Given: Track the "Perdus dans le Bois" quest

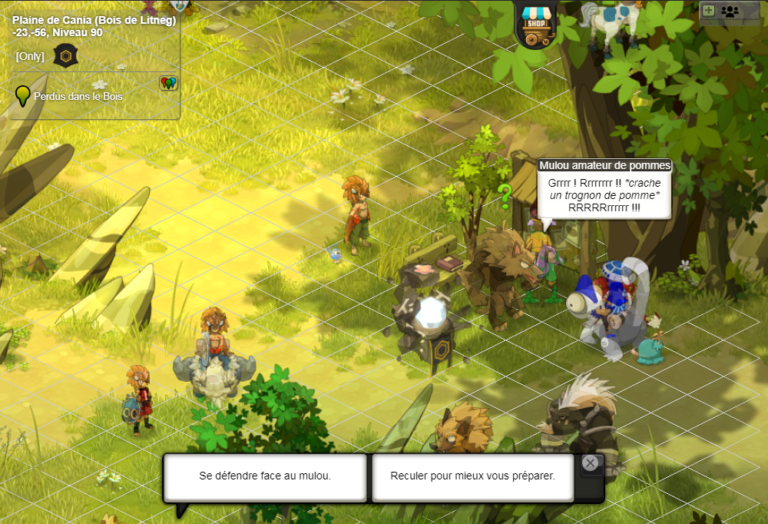Looking at the screenshot, I should click(x=70, y=97).
